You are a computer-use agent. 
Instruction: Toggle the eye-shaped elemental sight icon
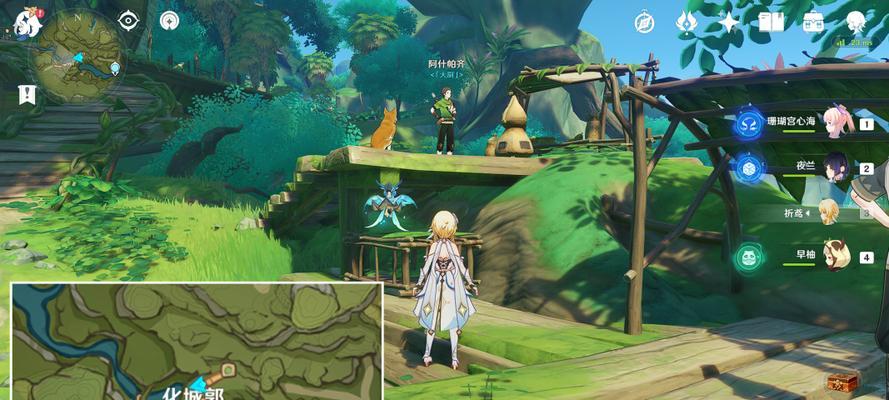pos(128,20)
